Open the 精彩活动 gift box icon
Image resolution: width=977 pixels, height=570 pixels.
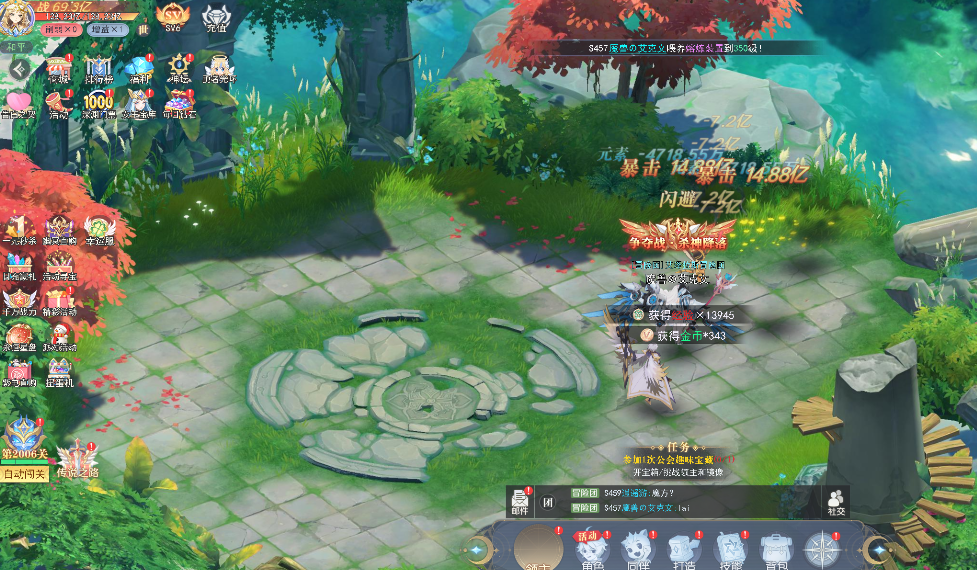pos(59,301)
